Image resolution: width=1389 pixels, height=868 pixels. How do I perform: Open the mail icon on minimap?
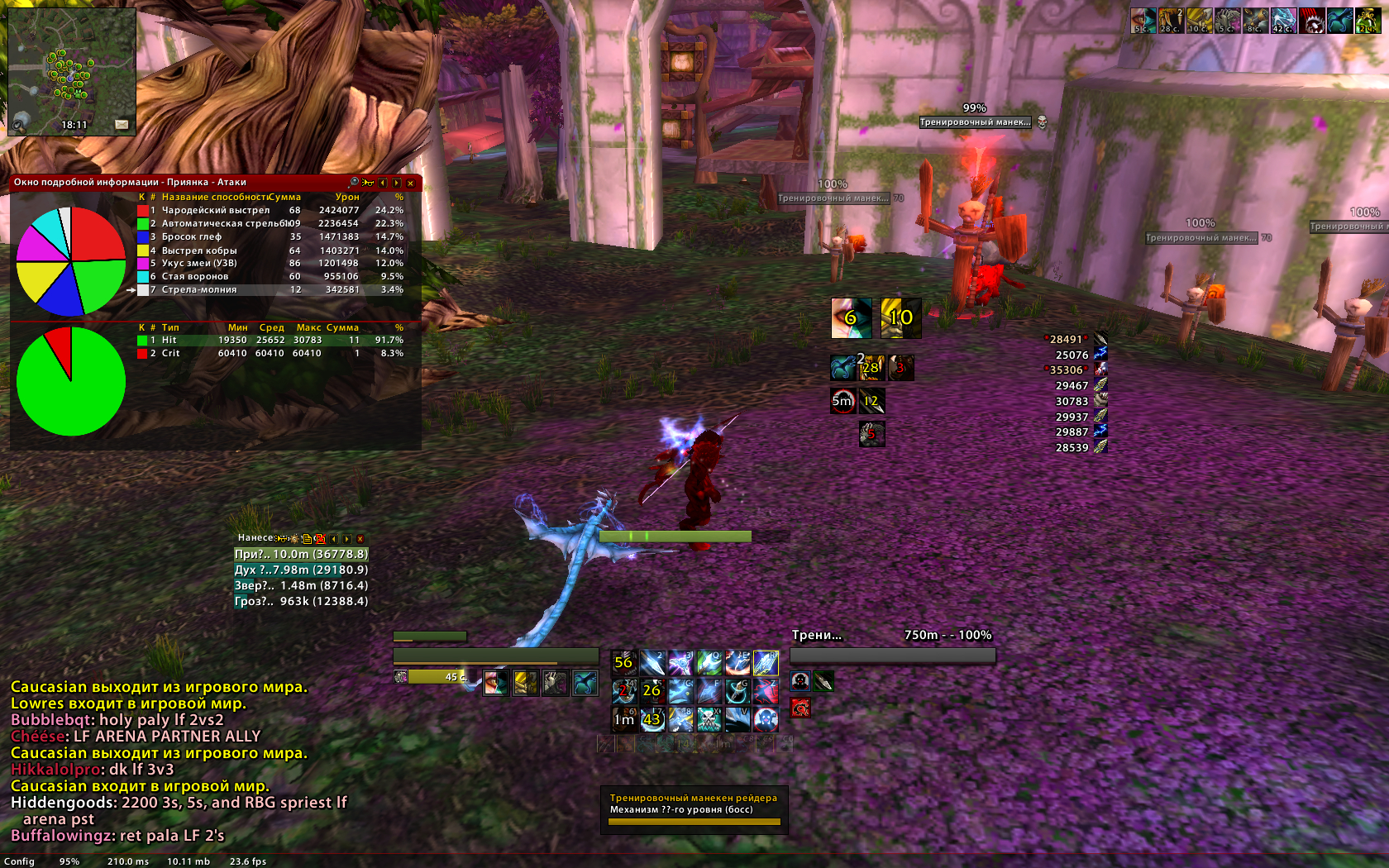(122, 124)
